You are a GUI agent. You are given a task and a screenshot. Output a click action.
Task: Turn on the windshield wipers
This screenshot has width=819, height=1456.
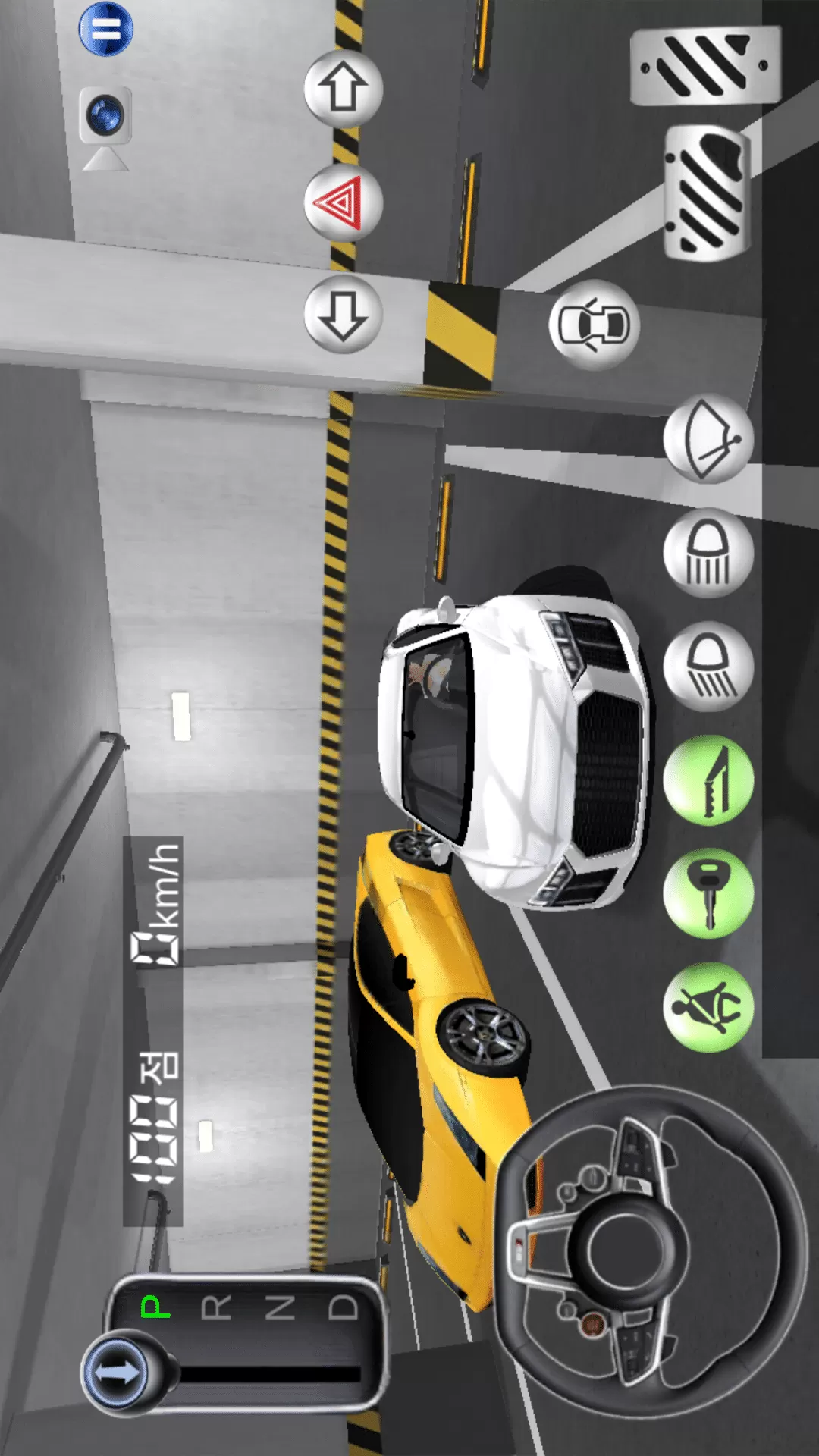click(708, 439)
